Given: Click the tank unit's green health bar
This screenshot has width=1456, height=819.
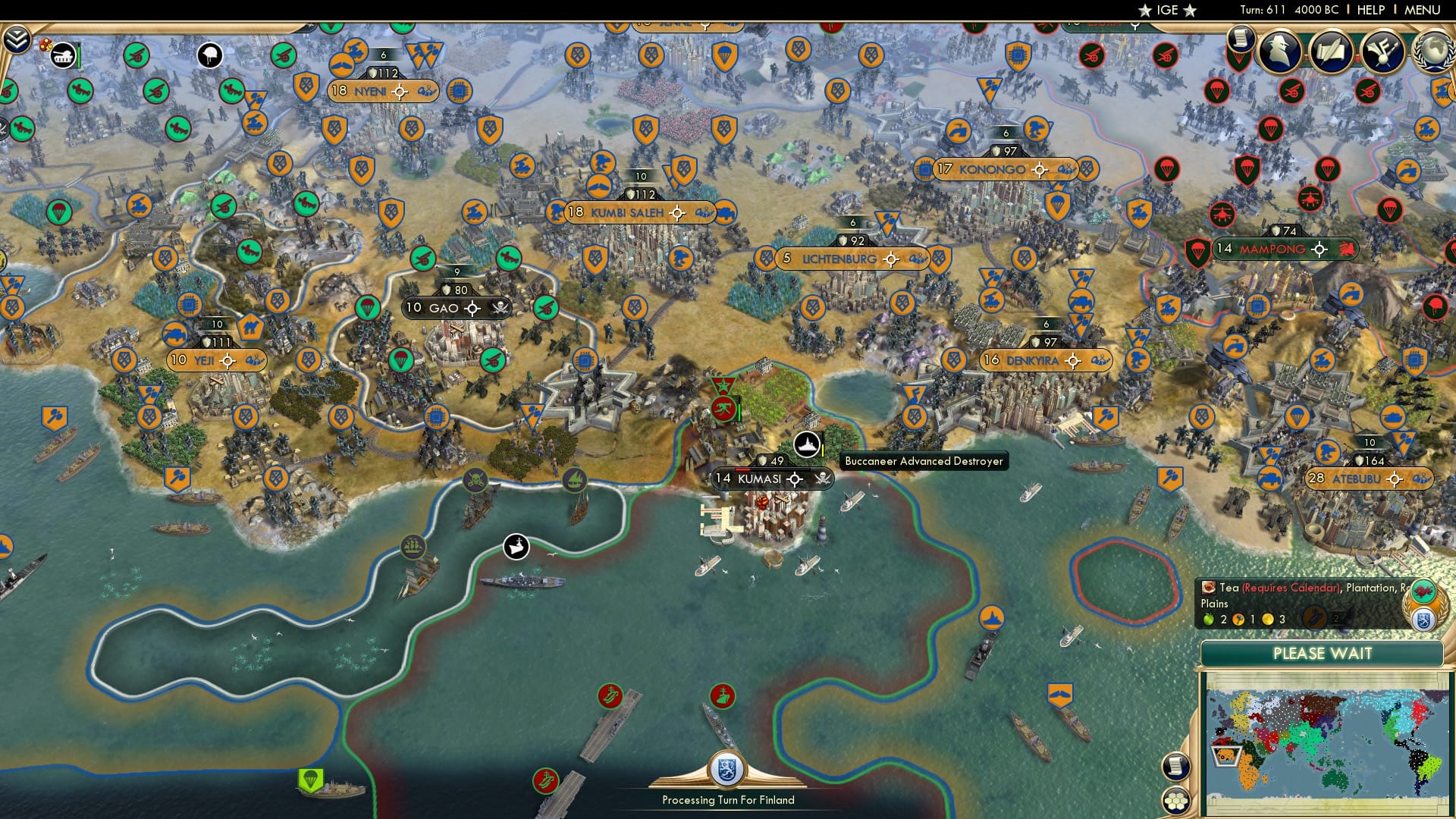Looking at the screenshot, I should [80, 55].
